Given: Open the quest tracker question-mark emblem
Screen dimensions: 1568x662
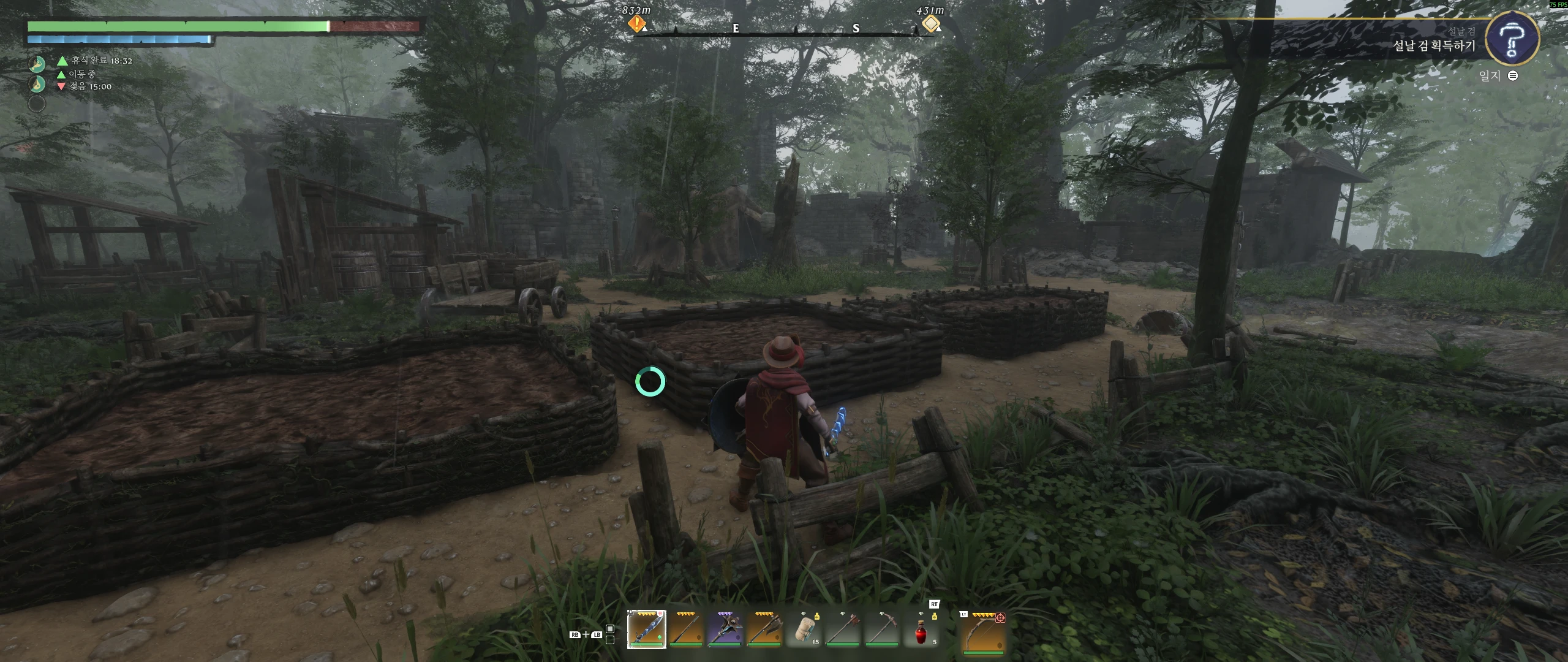Looking at the screenshot, I should pos(1513,38).
